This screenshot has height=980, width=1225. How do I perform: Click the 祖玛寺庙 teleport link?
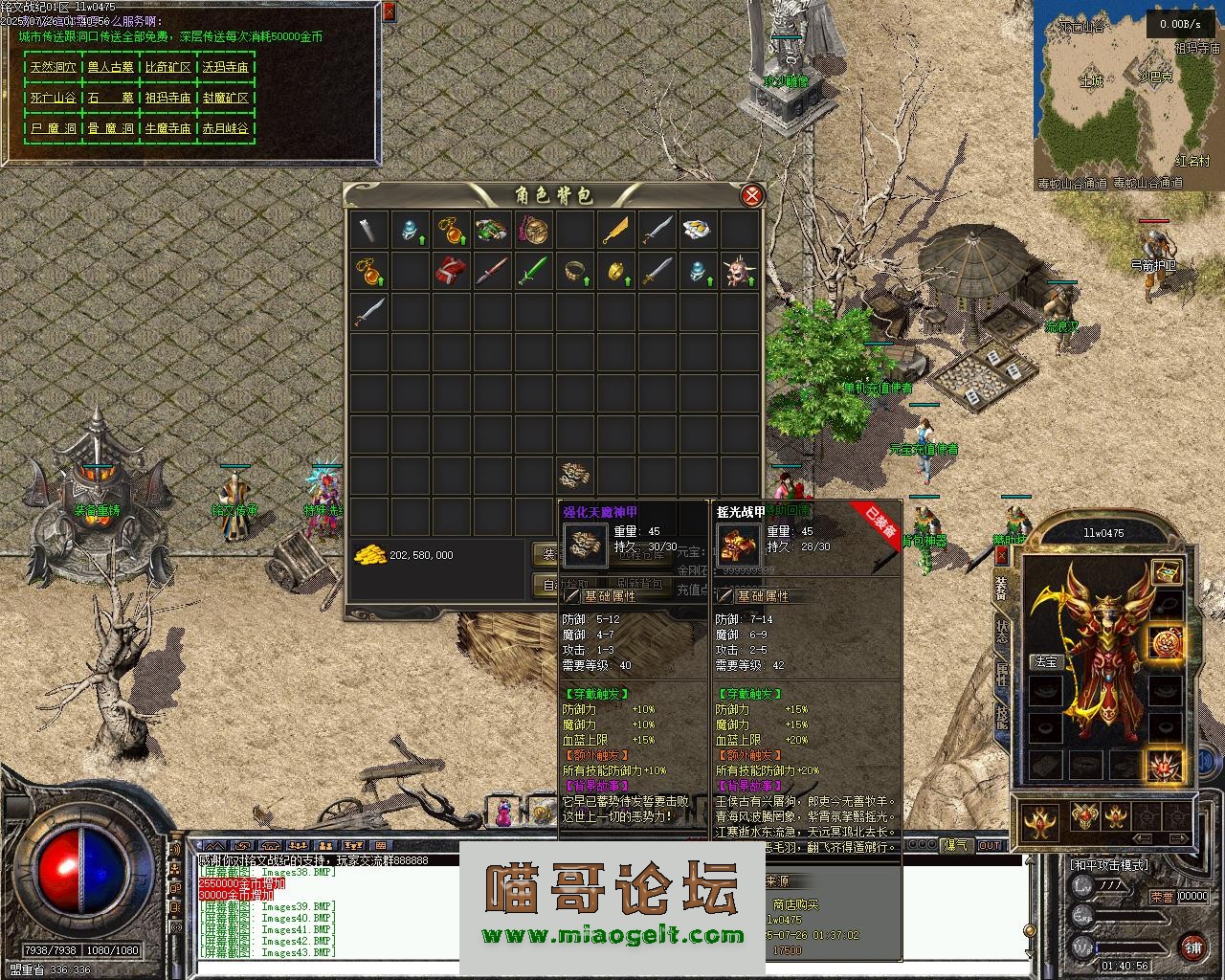tap(168, 98)
